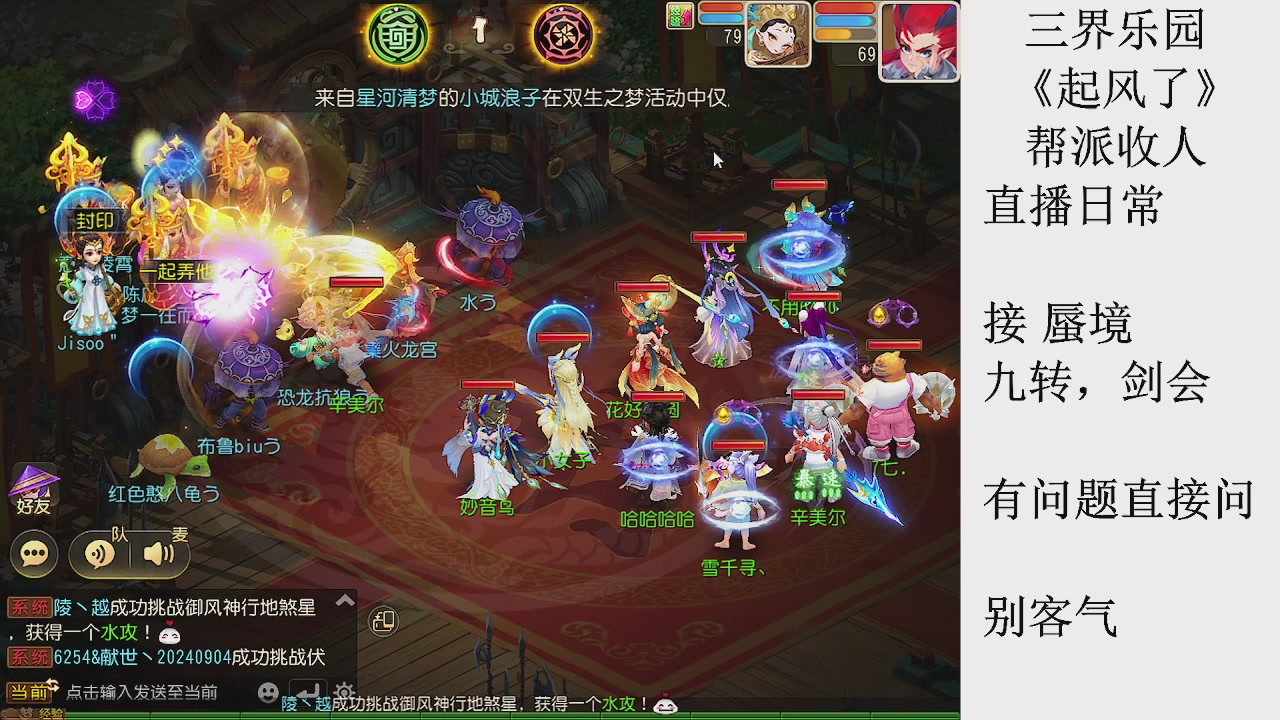Click the send arrow icon in chat
This screenshot has height=720, width=1280.
(308, 690)
